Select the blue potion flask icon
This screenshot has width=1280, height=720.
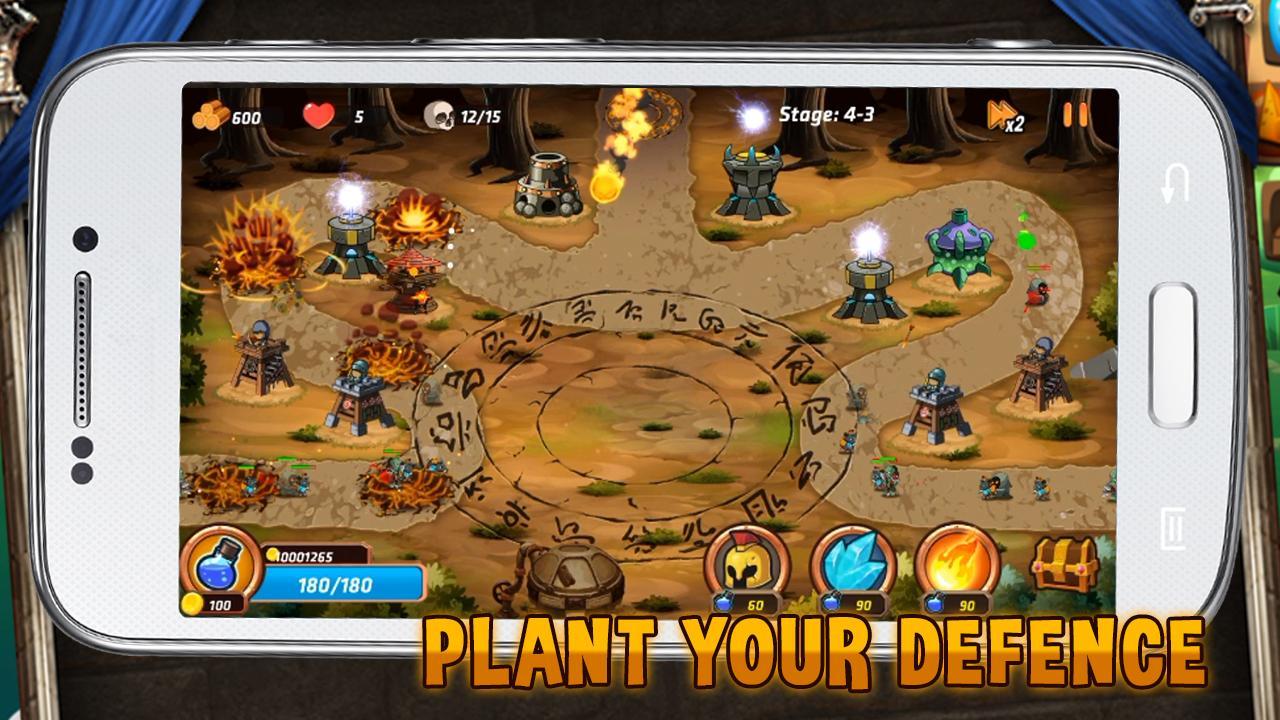pyautogui.click(x=222, y=567)
